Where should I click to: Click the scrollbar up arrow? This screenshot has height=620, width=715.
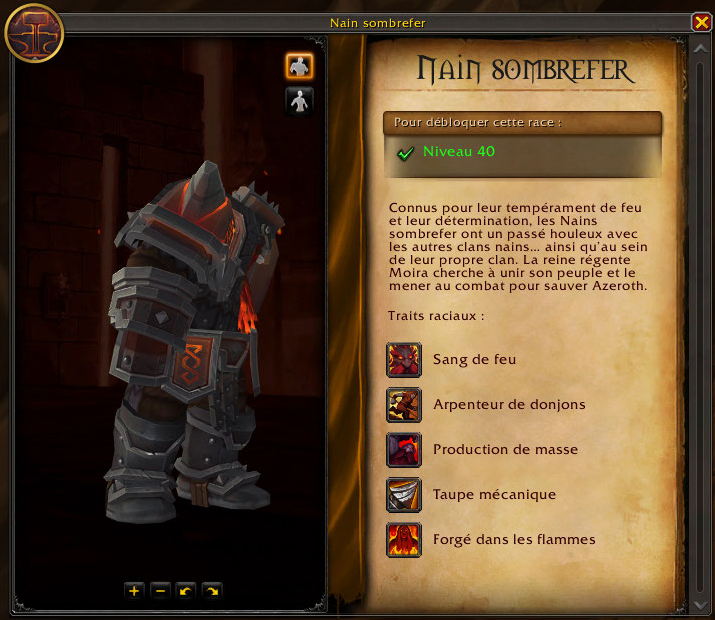point(700,46)
